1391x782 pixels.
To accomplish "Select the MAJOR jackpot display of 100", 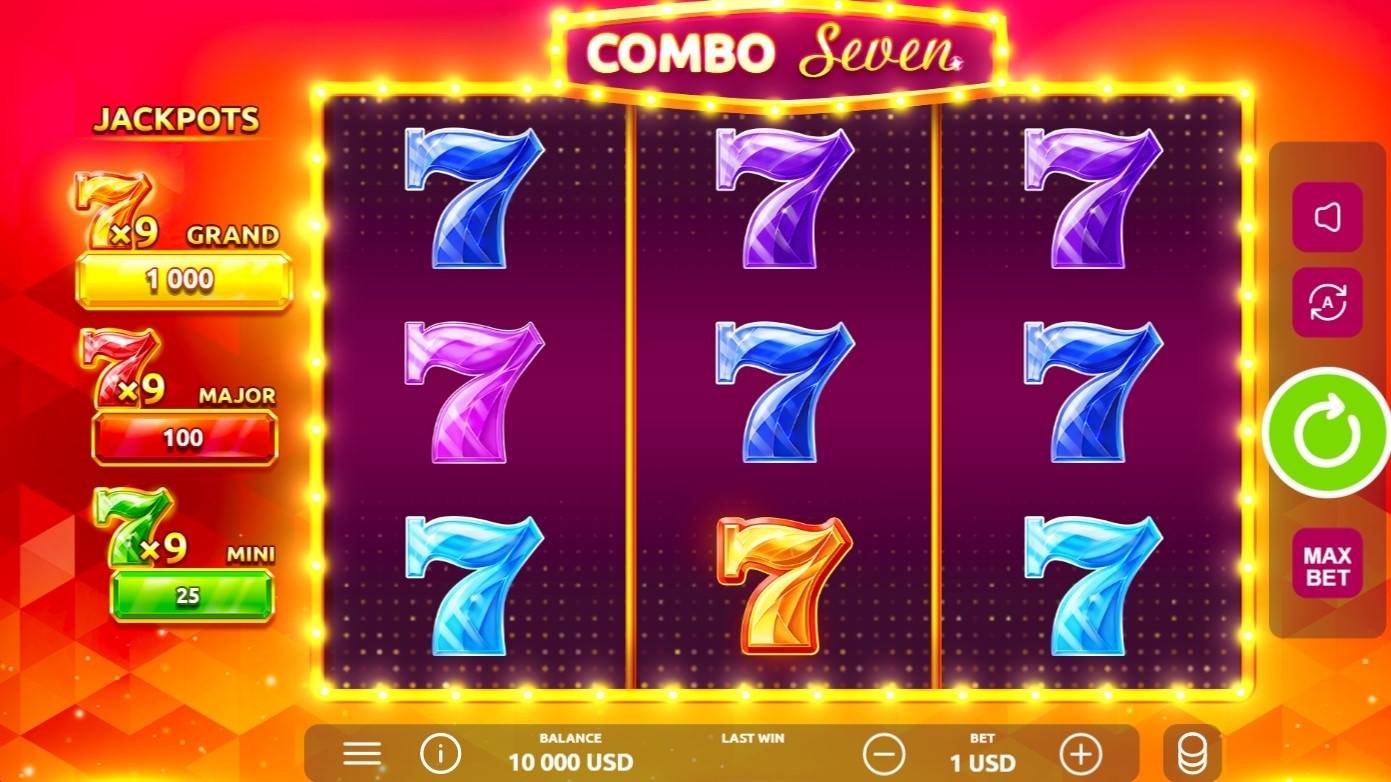I will coord(184,436).
